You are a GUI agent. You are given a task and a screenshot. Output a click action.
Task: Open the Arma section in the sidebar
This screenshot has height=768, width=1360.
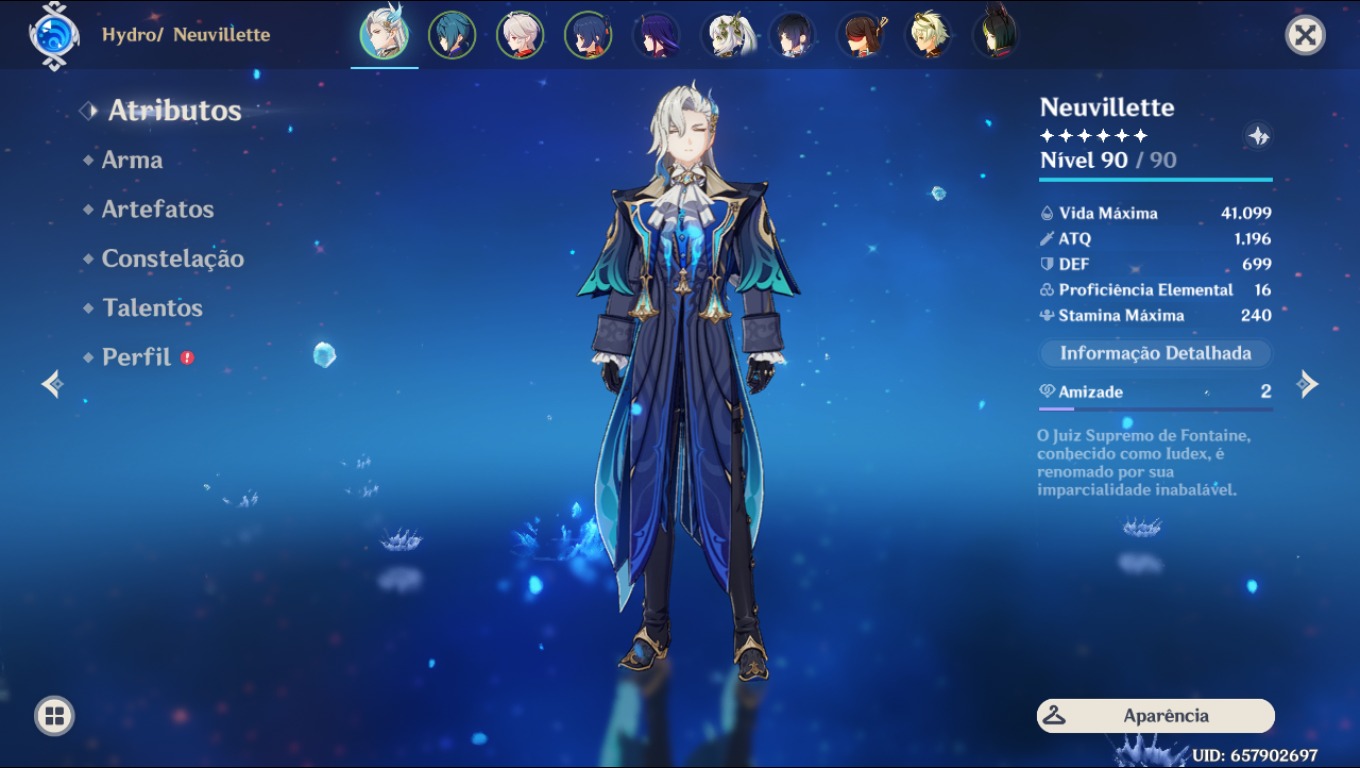[131, 159]
